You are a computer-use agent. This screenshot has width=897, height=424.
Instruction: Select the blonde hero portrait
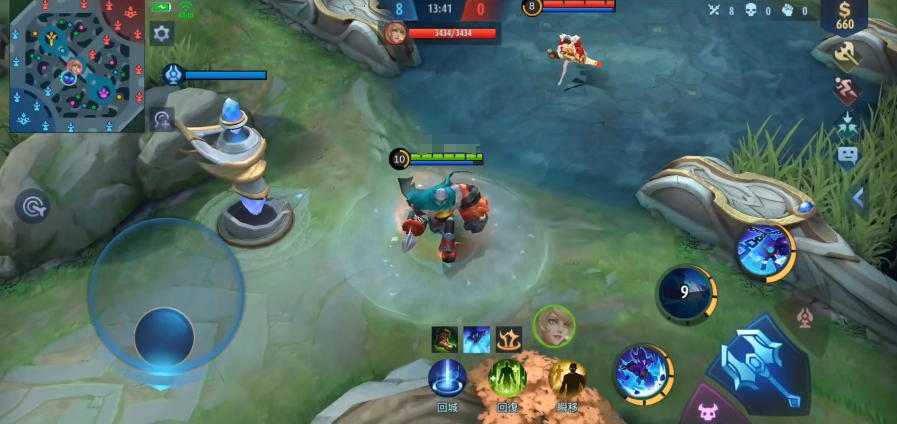(x=553, y=326)
